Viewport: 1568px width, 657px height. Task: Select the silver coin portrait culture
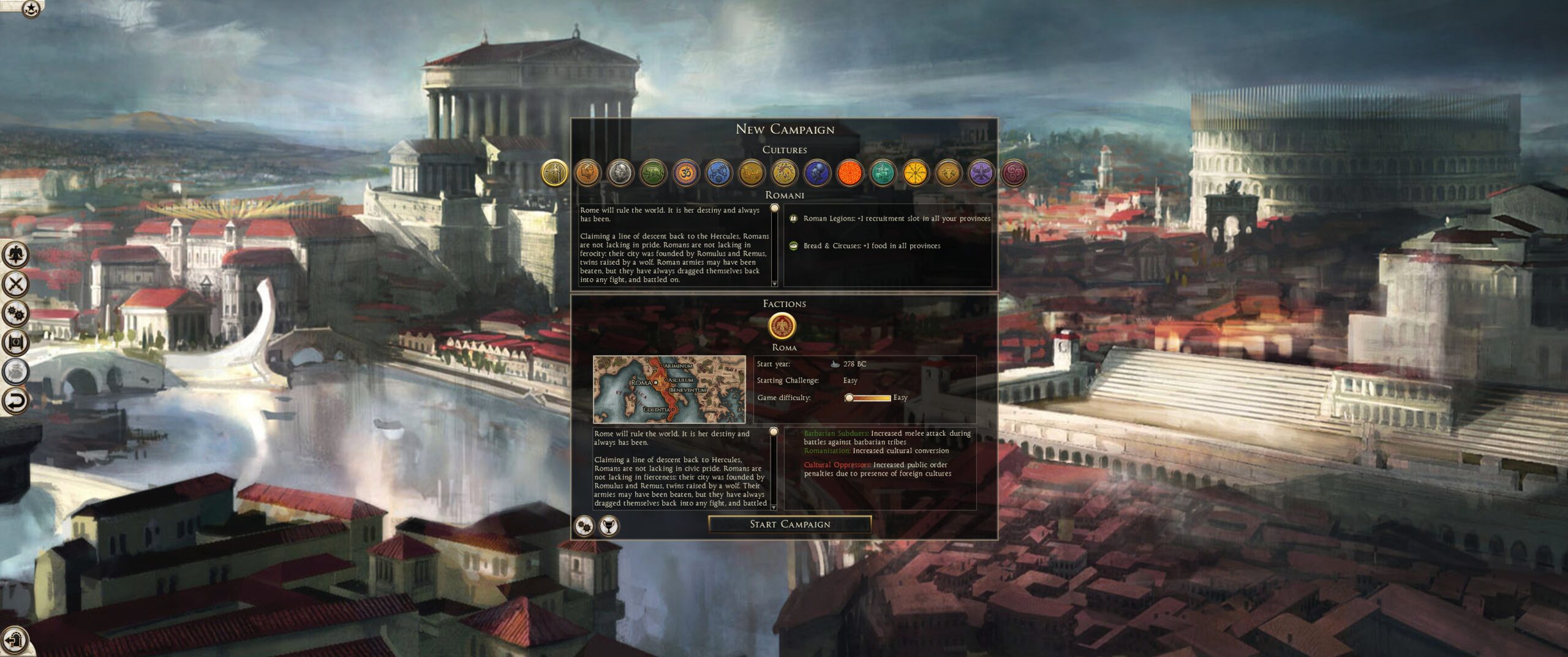click(620, 173)
